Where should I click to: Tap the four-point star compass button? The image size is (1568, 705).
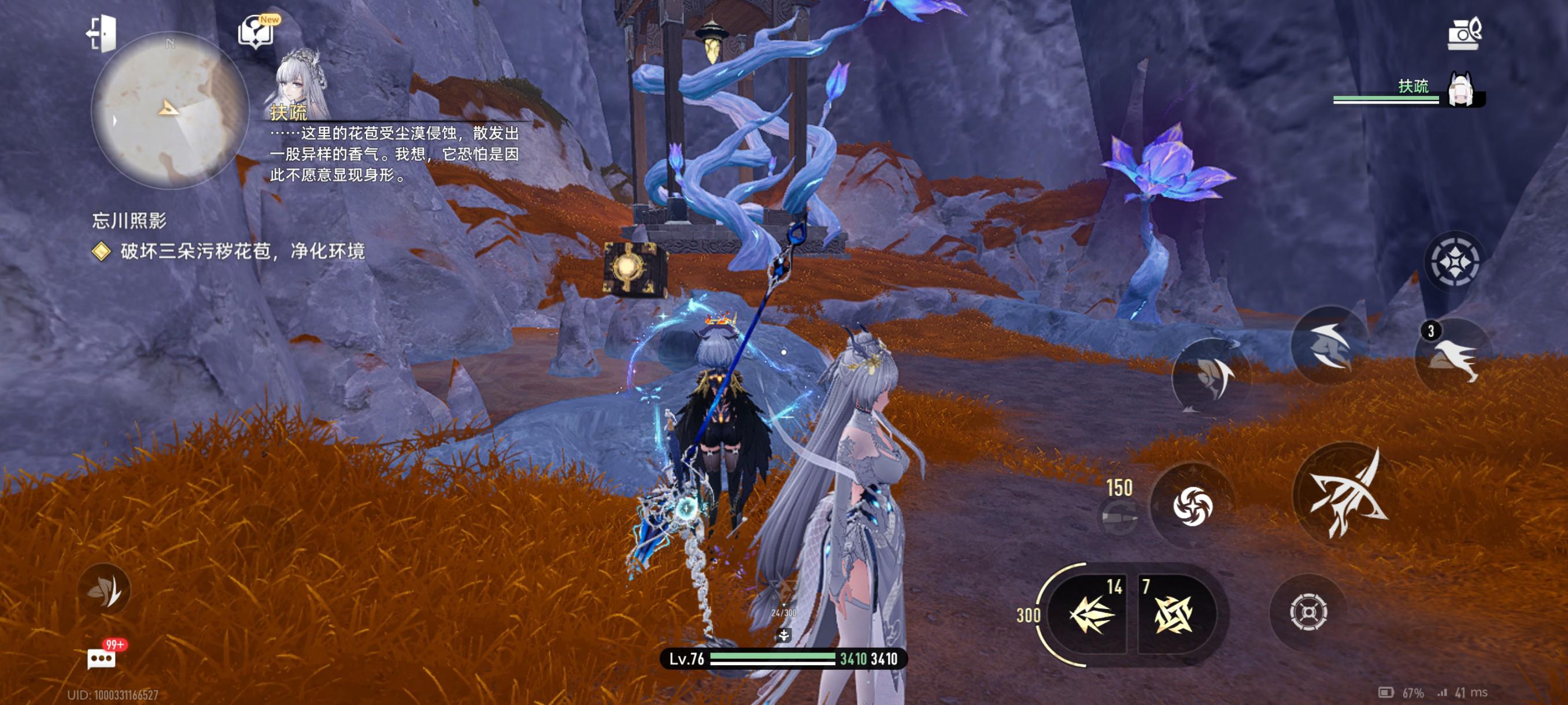coord(1454,262)
